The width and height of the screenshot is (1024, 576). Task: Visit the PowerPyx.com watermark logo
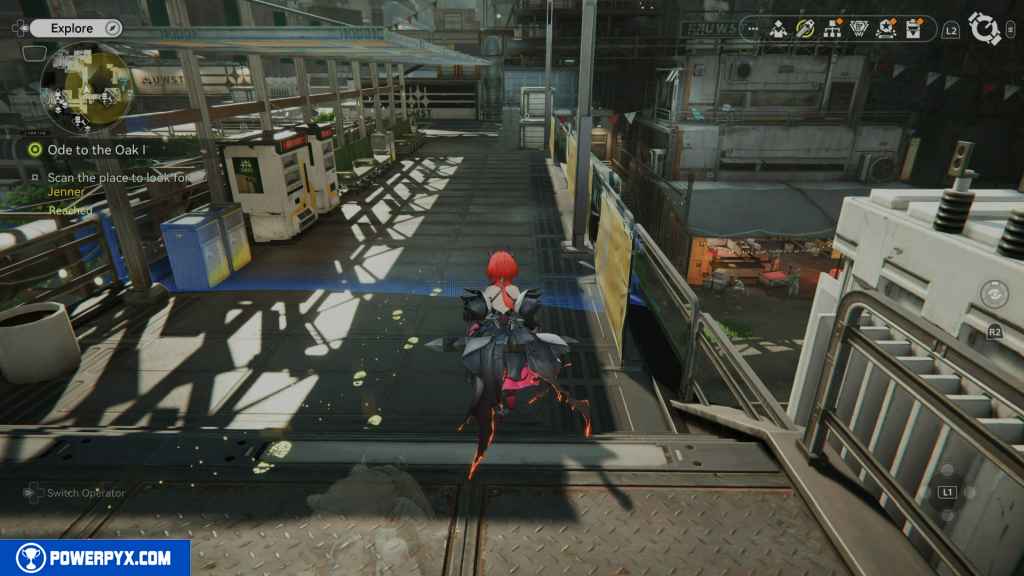coord(95,558)
